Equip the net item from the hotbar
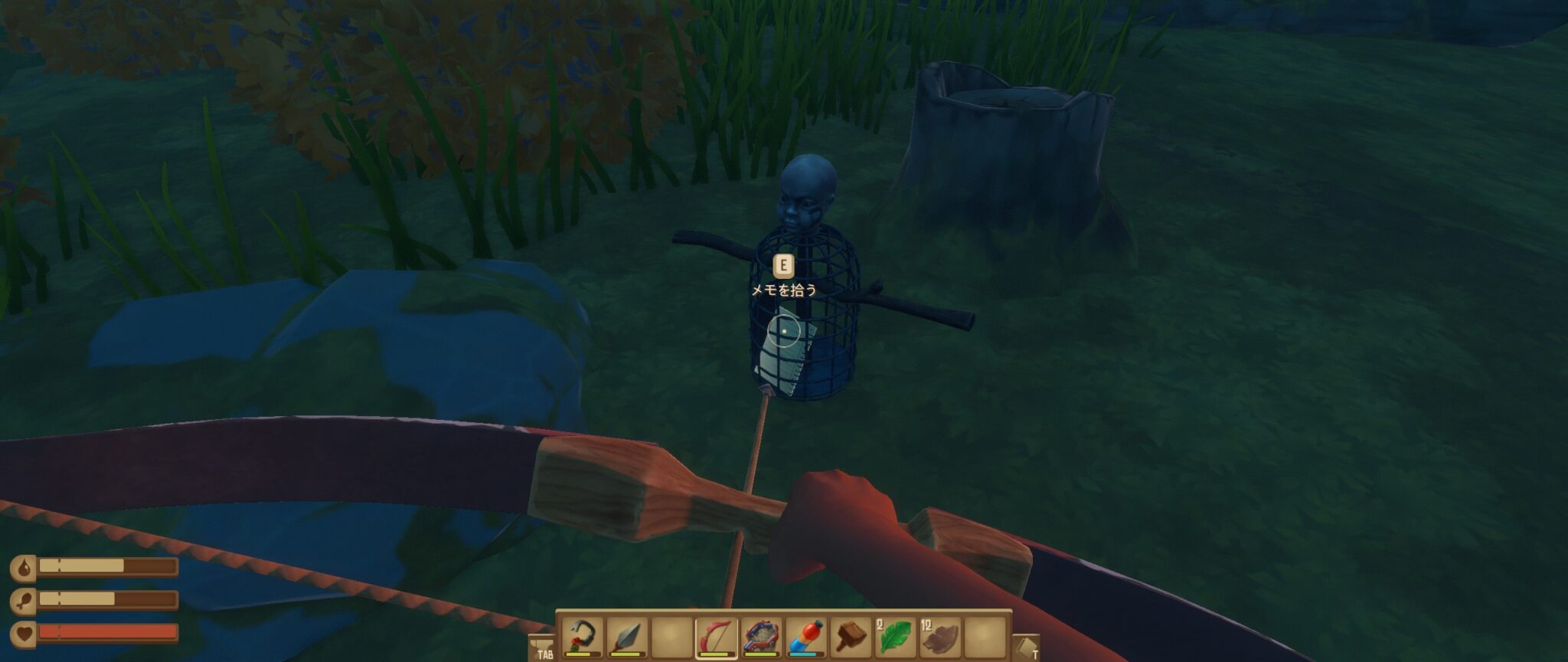Screen dimensions: 1568x662 coord(761,637)
